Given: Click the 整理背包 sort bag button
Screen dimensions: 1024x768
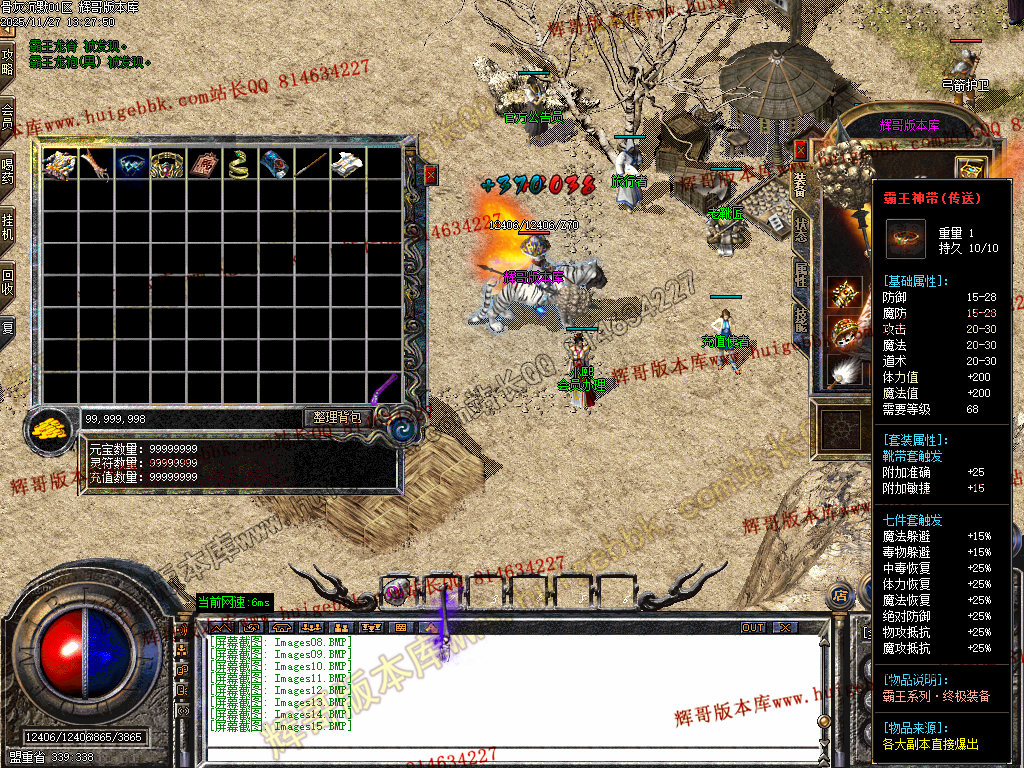Looking at the screenshot, I should tap(338, 417).
